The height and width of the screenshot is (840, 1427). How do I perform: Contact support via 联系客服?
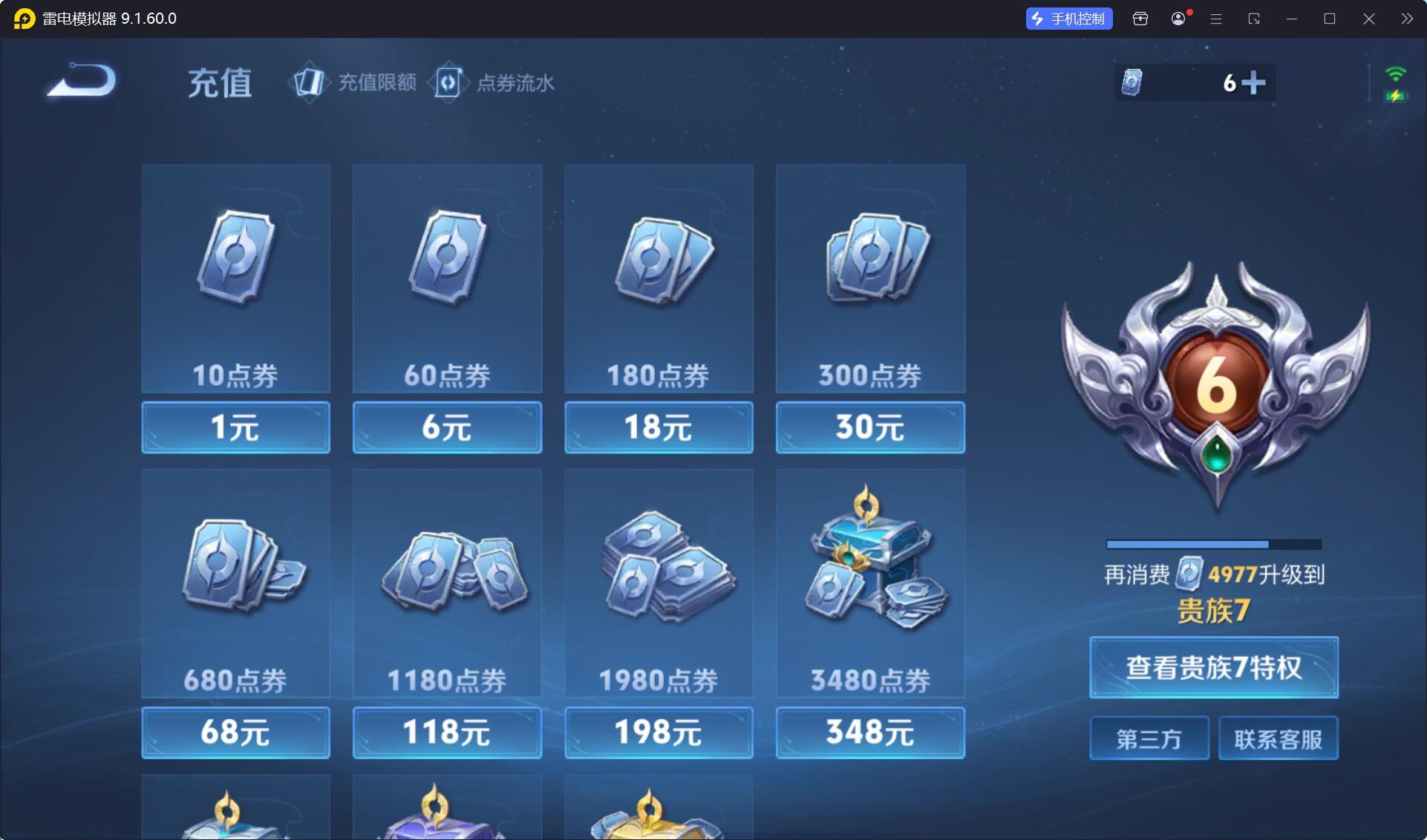coord(1278,738)
